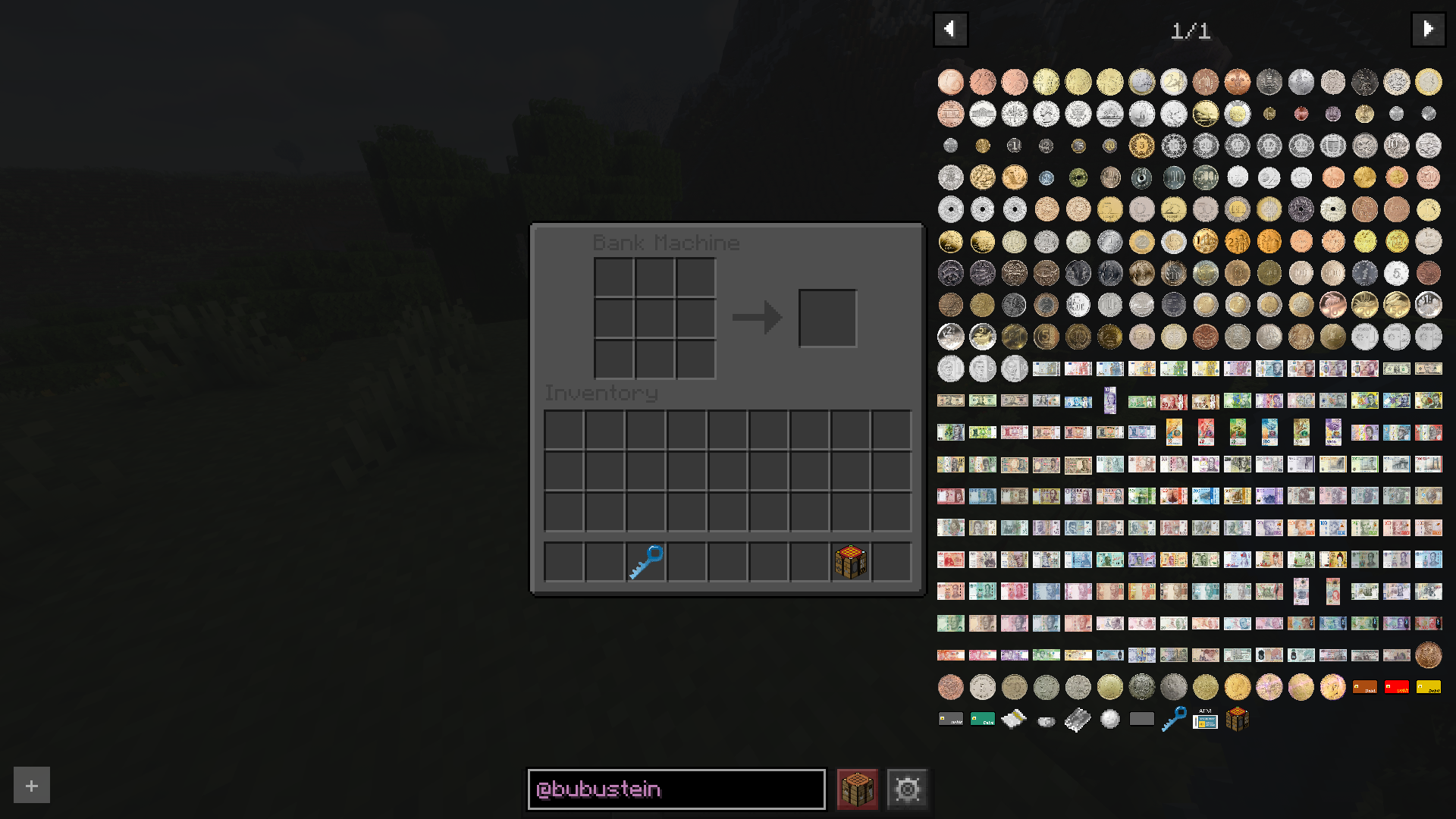Select the brown Debit card in the item list

click(1364, 686)
